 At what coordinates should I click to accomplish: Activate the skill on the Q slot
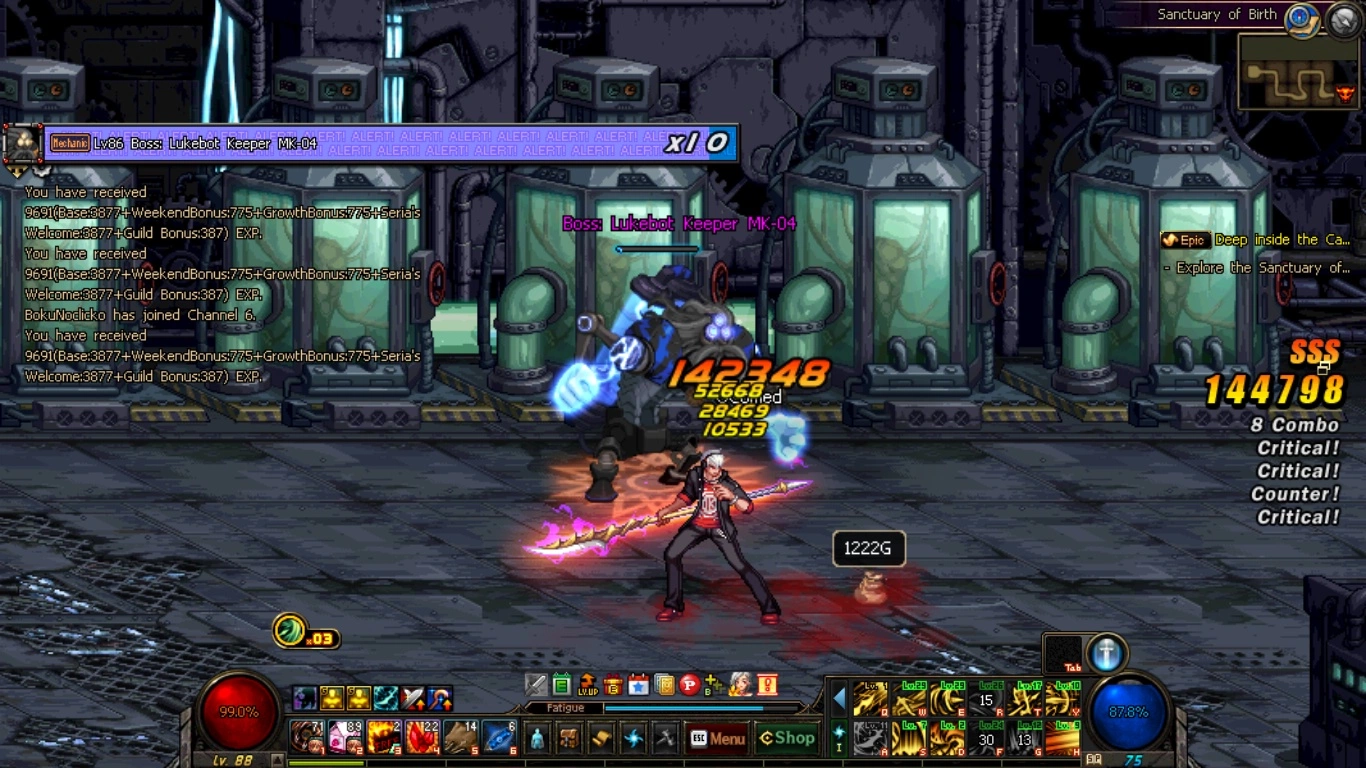pos(870,699)
